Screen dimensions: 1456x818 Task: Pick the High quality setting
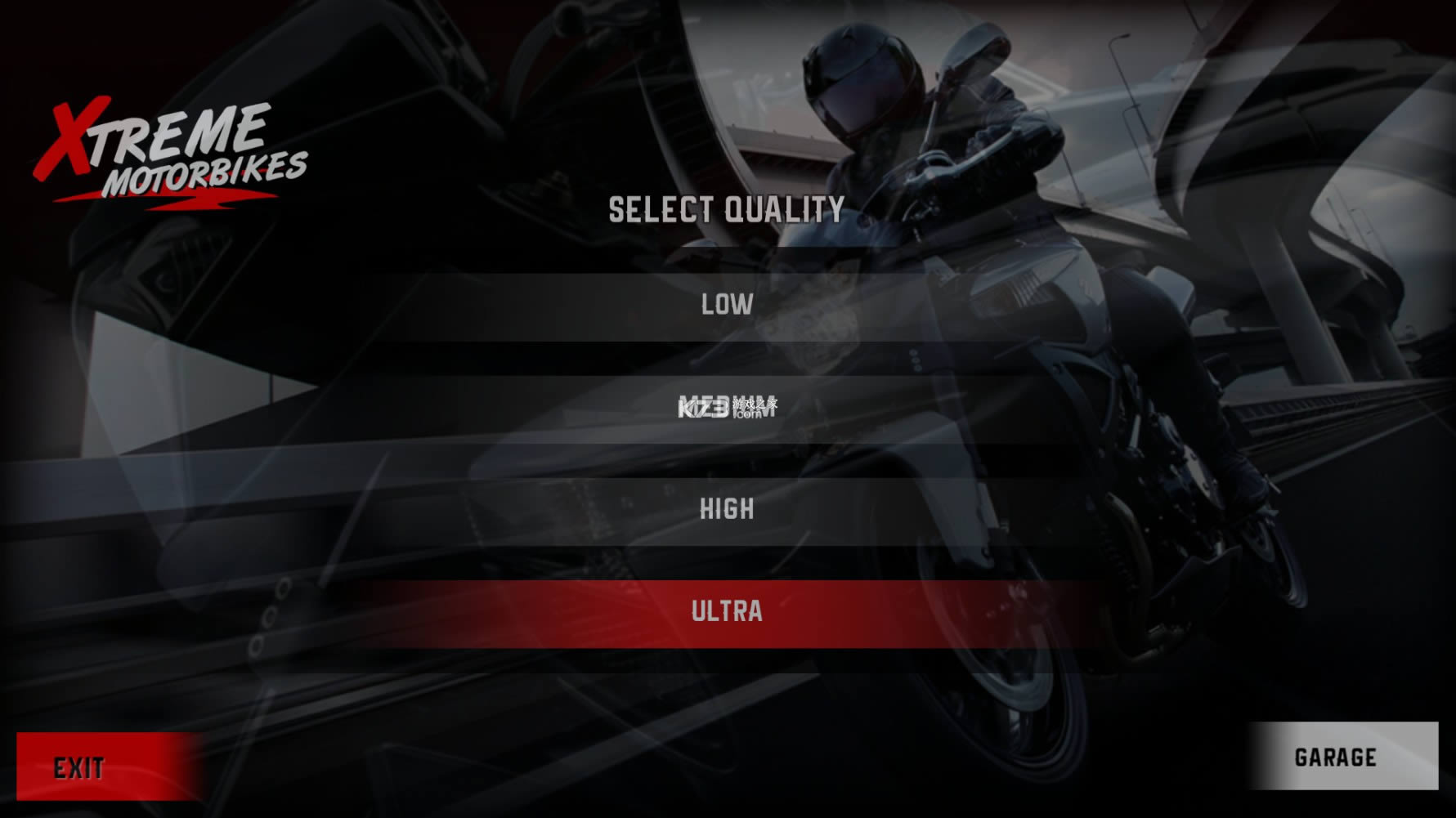727,510
